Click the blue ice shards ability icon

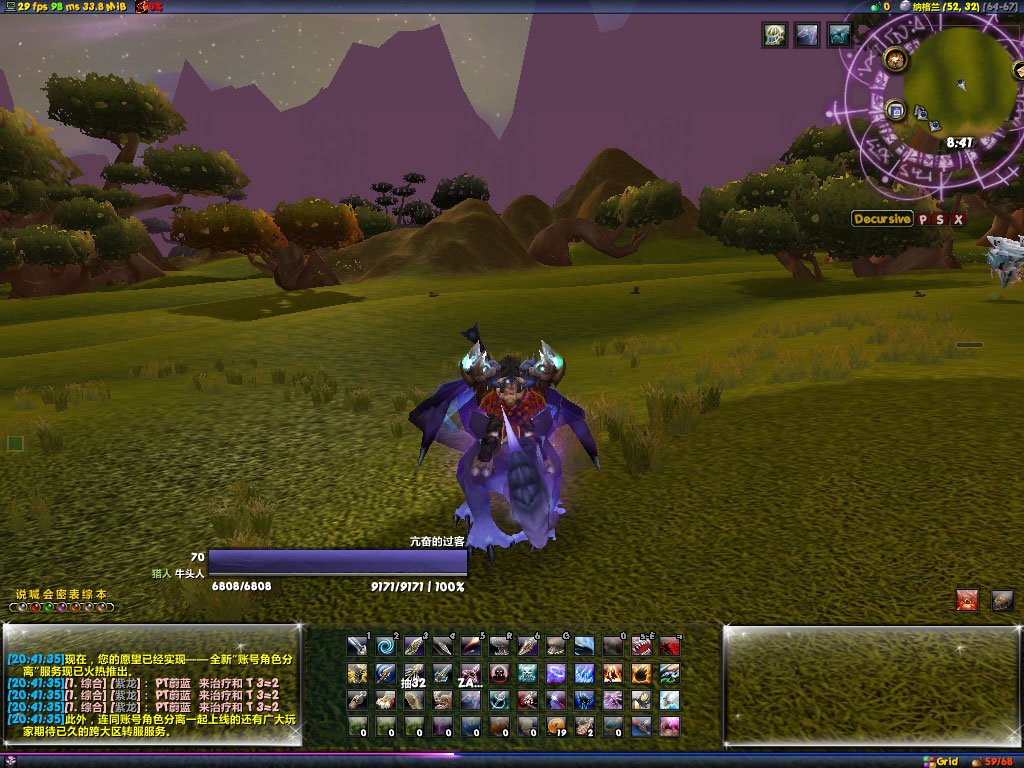[x=585, y=673]
